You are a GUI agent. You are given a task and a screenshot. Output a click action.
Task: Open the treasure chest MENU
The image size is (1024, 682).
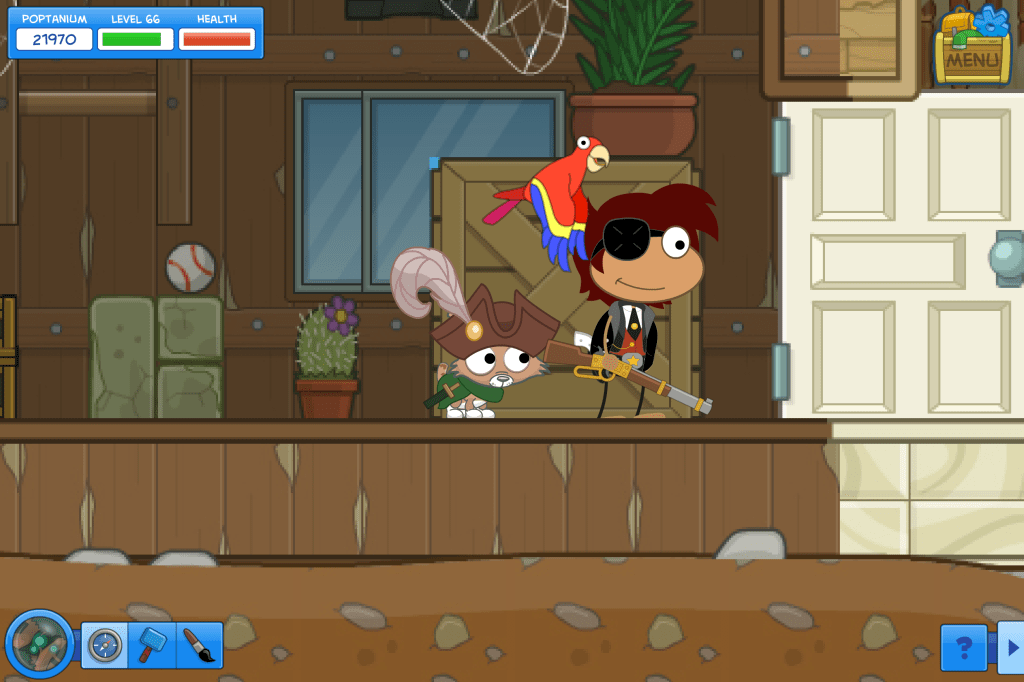[971, 50]
